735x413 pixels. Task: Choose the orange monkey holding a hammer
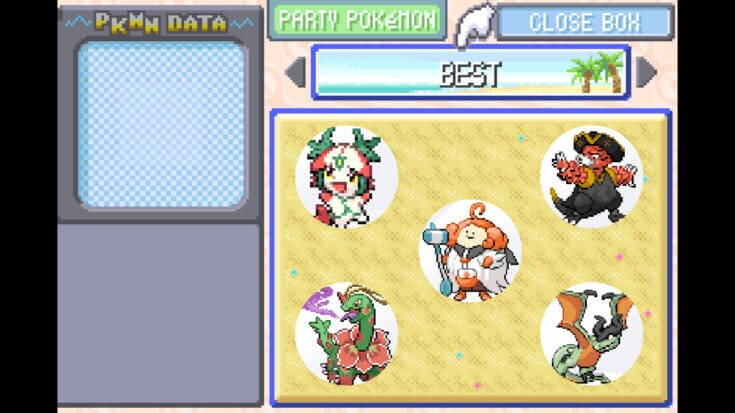(469, 250)
